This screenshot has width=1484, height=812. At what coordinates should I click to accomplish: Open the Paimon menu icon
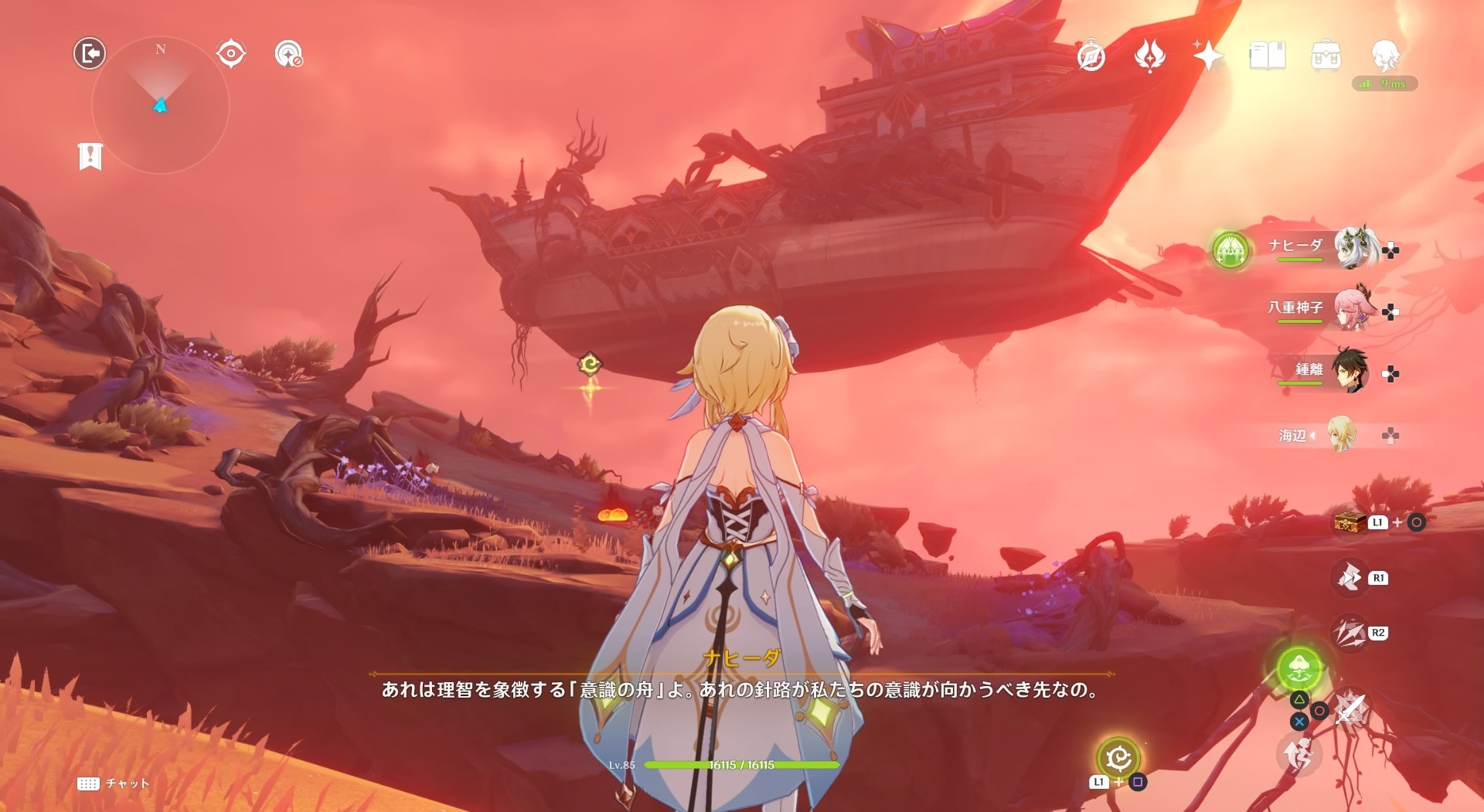(1385, 56)
